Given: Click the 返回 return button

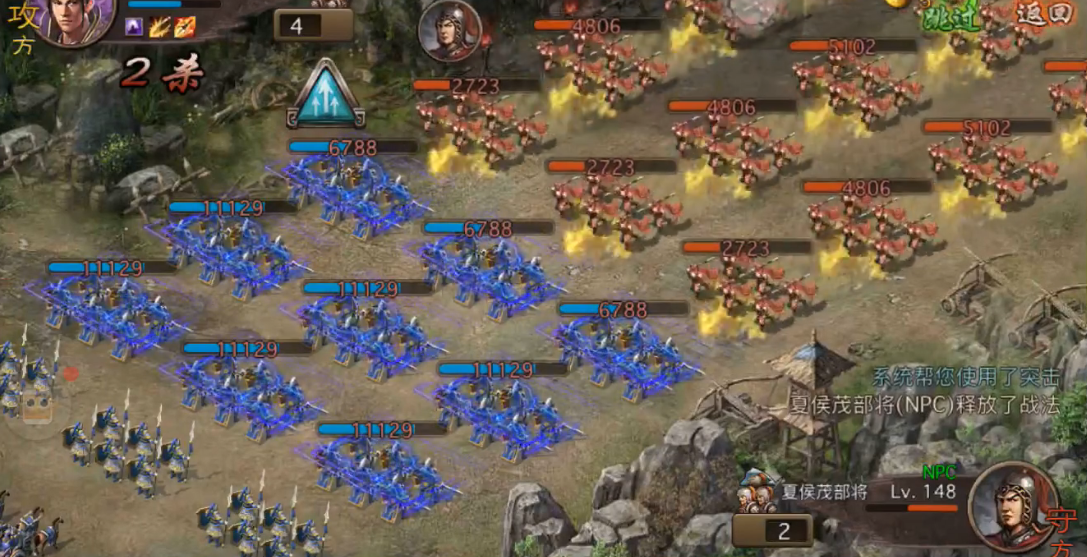Looking at the screenshot, I should pos(1040,15).
